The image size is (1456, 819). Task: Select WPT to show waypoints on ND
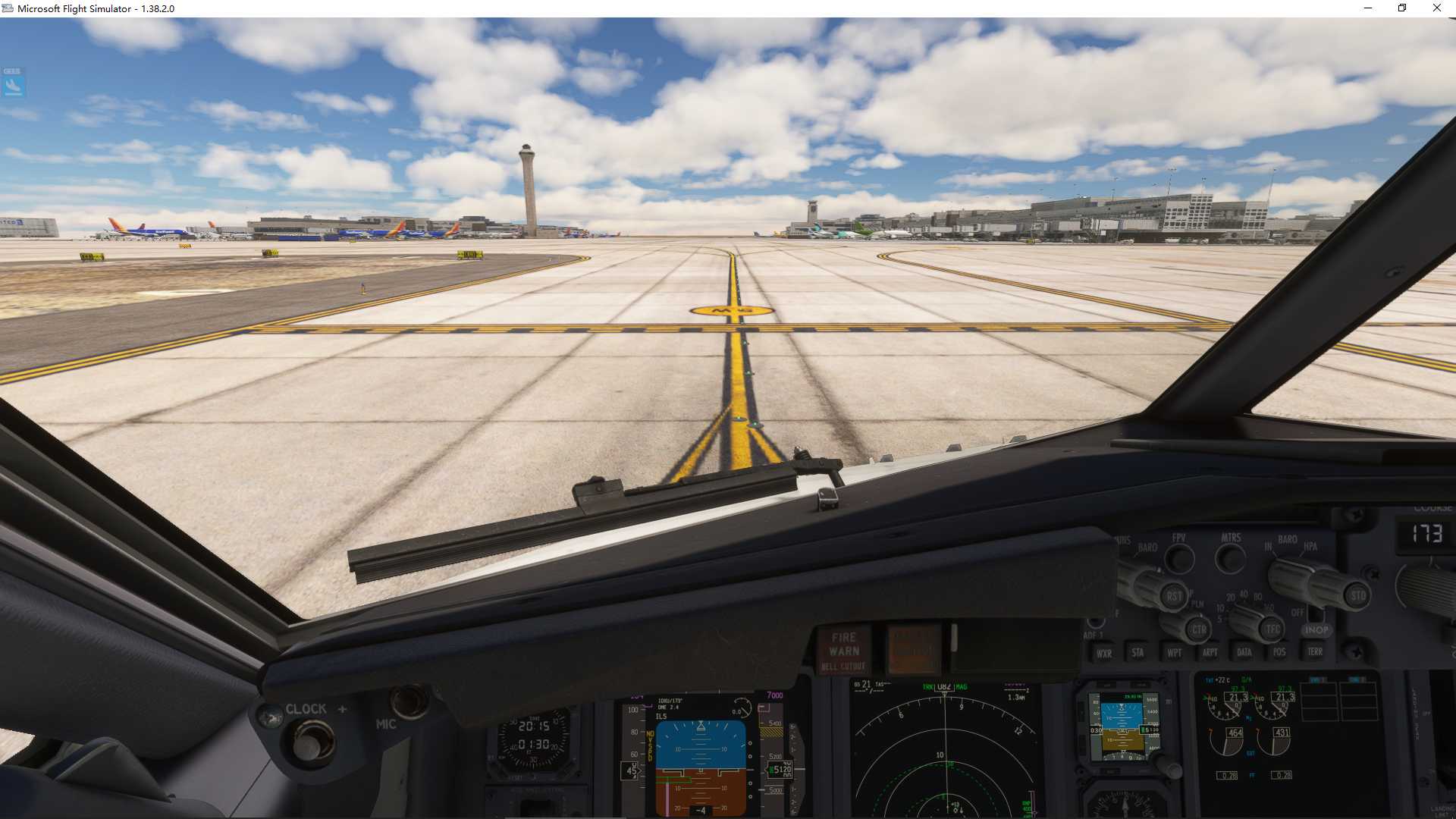(x=1172, y=652)
